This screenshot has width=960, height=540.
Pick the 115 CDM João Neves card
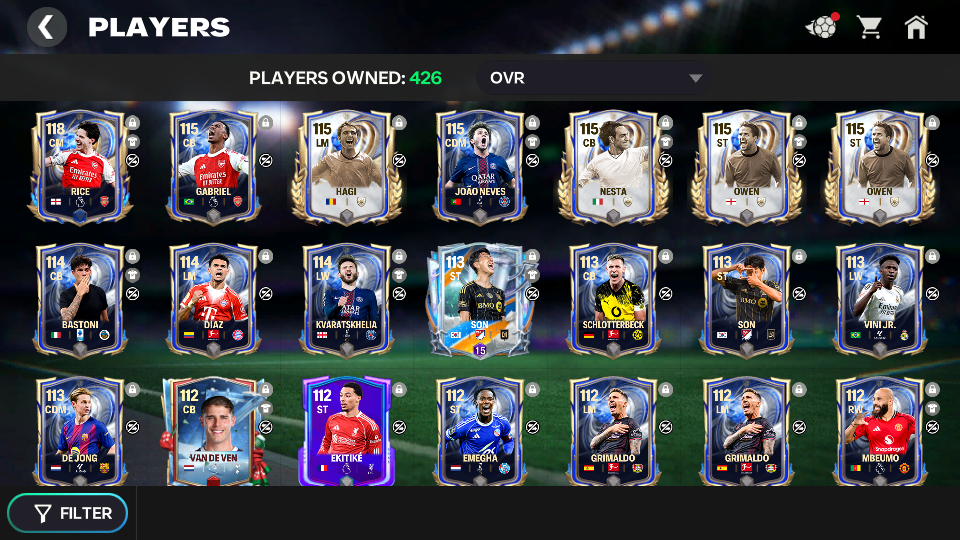480,165
